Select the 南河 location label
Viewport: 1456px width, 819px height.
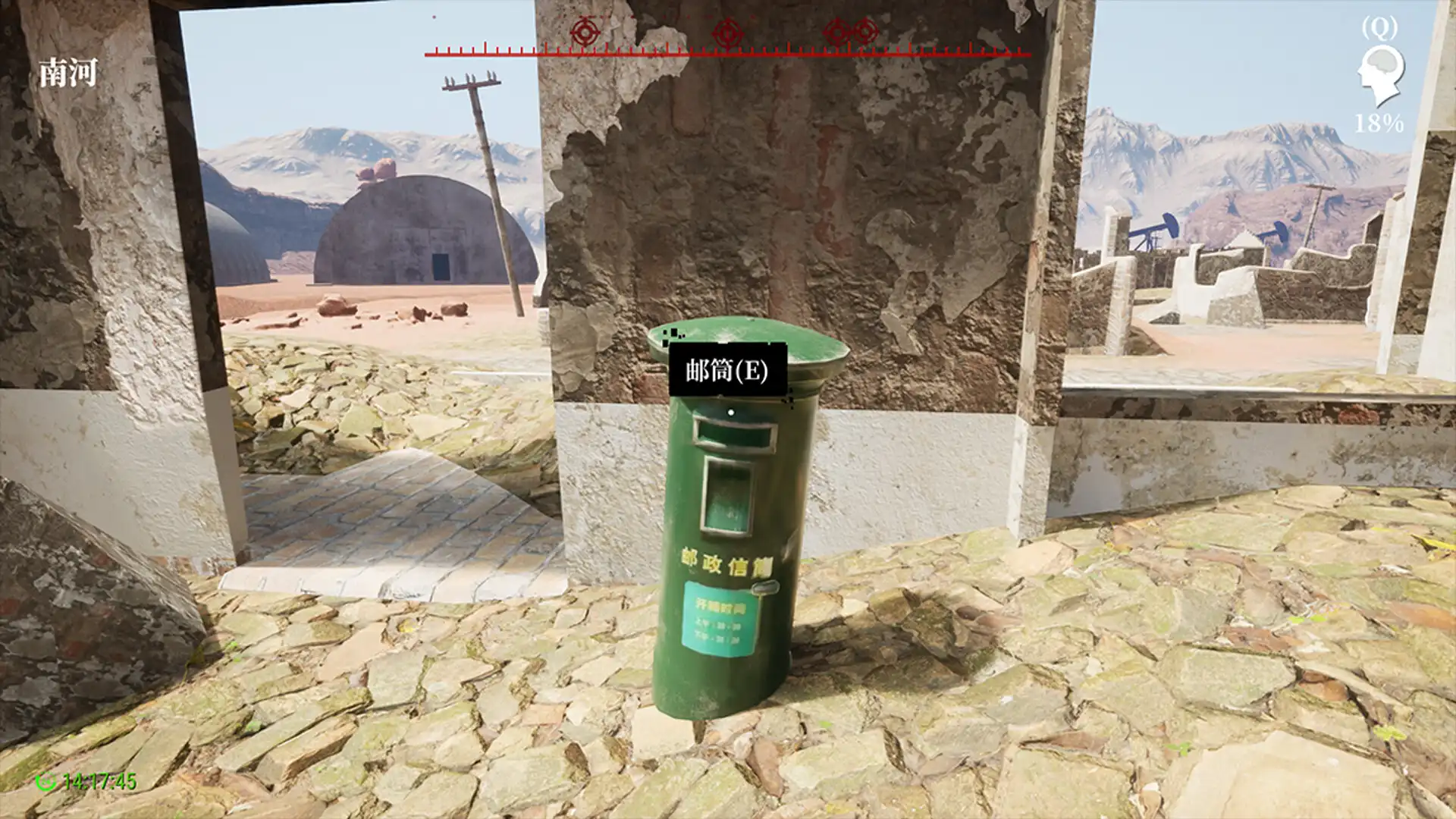pyautogui.click(x=67, y=72)
